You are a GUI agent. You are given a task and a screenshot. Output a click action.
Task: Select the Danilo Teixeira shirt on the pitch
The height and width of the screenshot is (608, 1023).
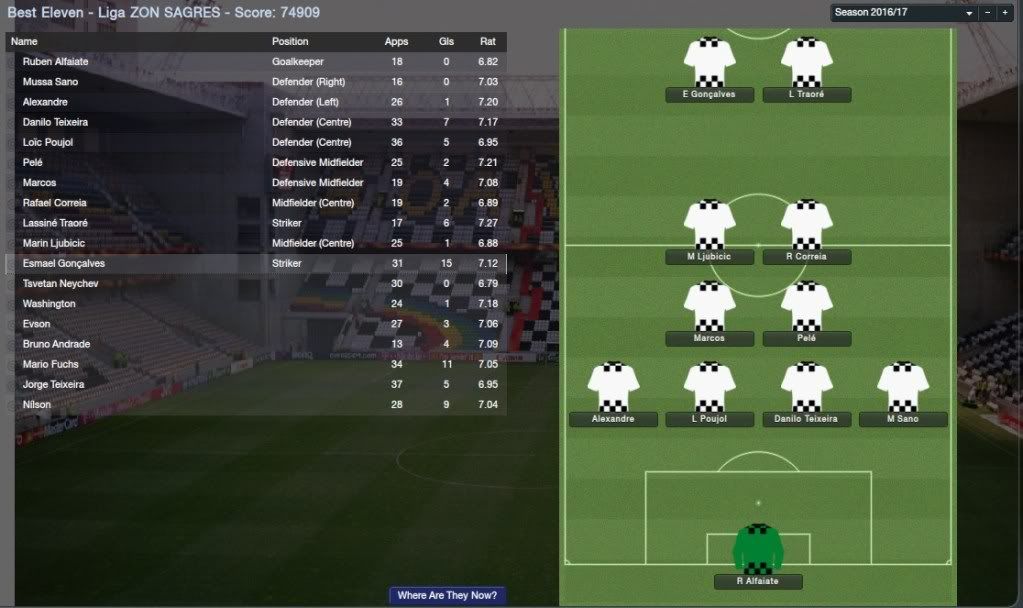pos(806,387)
